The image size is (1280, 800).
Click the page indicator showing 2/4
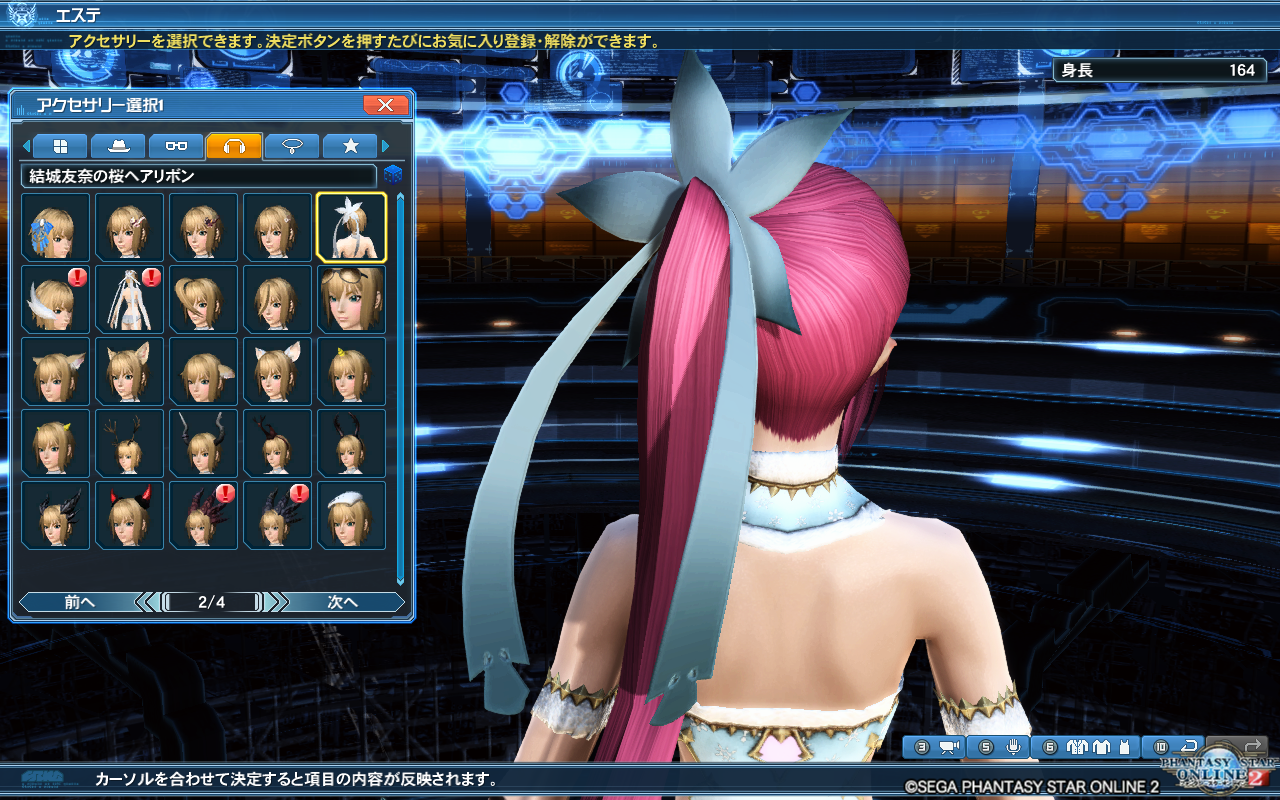coord(210,602)
